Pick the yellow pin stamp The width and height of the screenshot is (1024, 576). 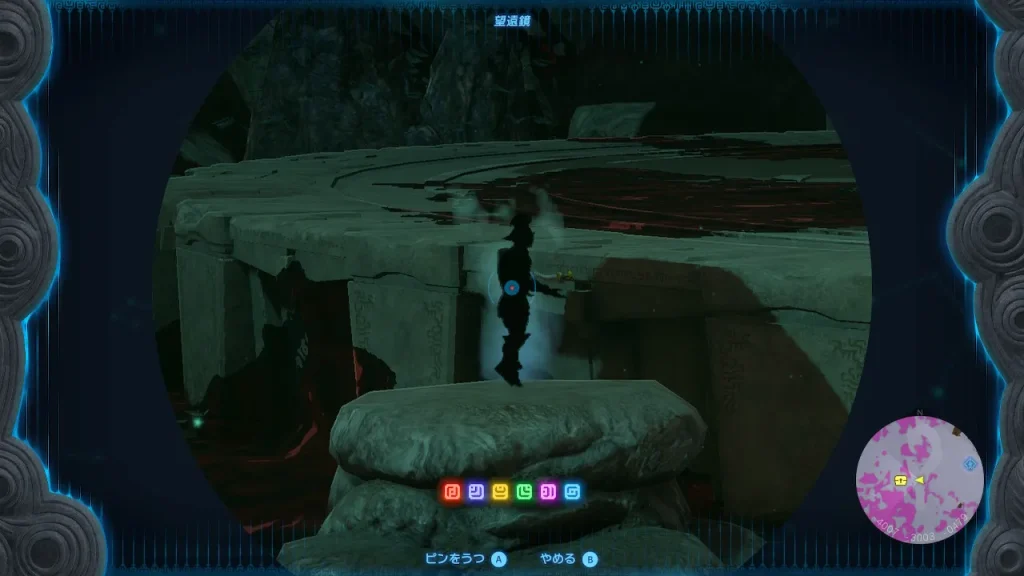[499, 492]
